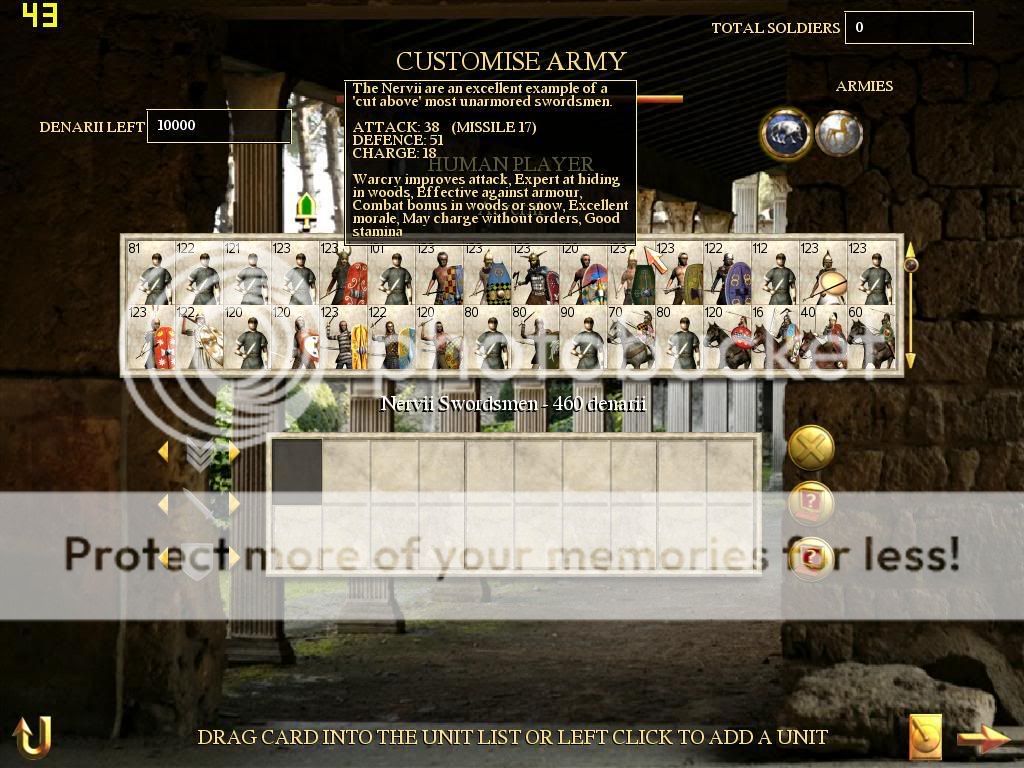1024x768 pixels.
Task: Decrease armour upgrade with the shield's left arrow
Action: click(x=163, y=557)
